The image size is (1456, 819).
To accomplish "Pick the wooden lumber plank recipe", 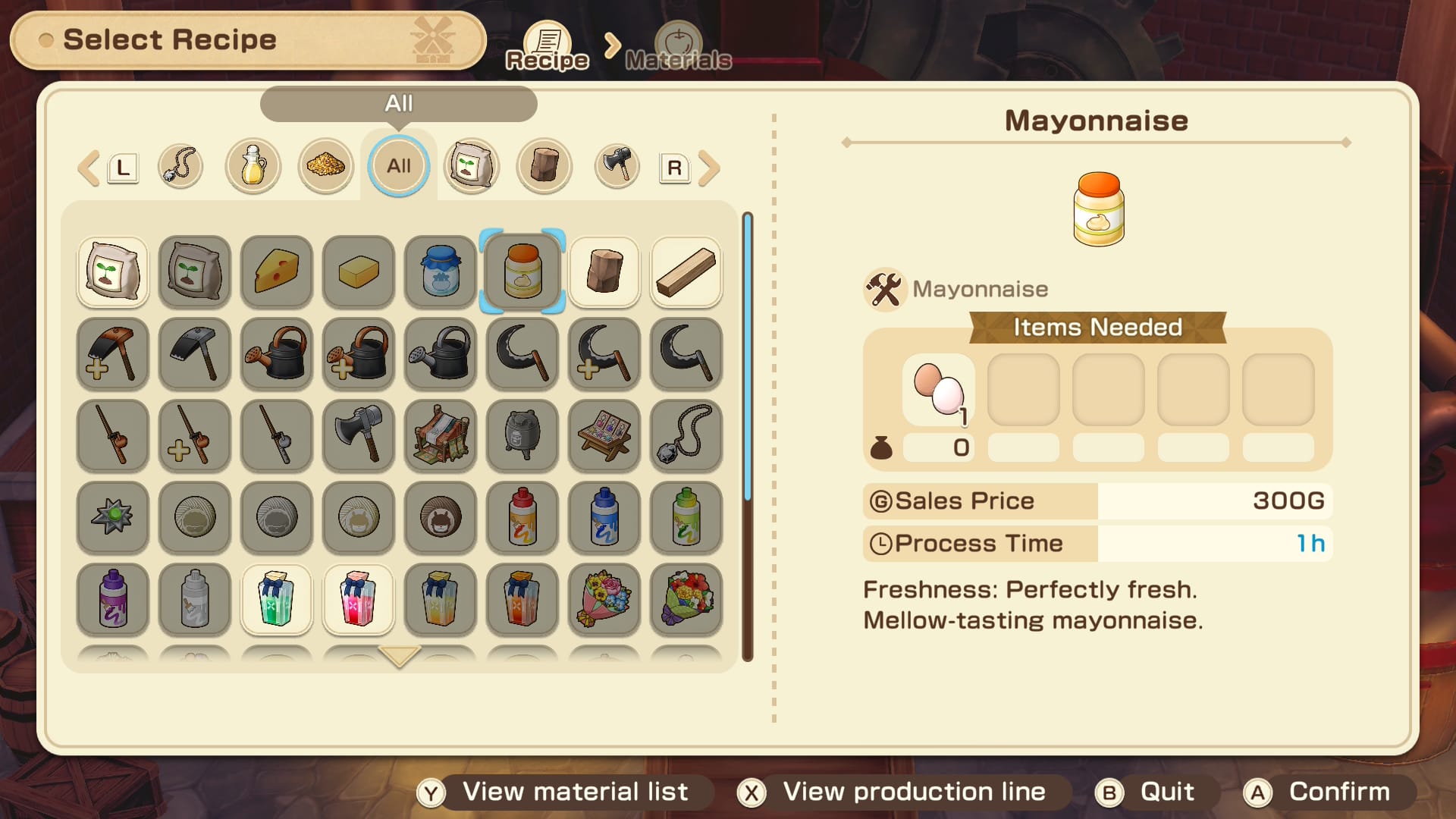I will coord(686,271).
